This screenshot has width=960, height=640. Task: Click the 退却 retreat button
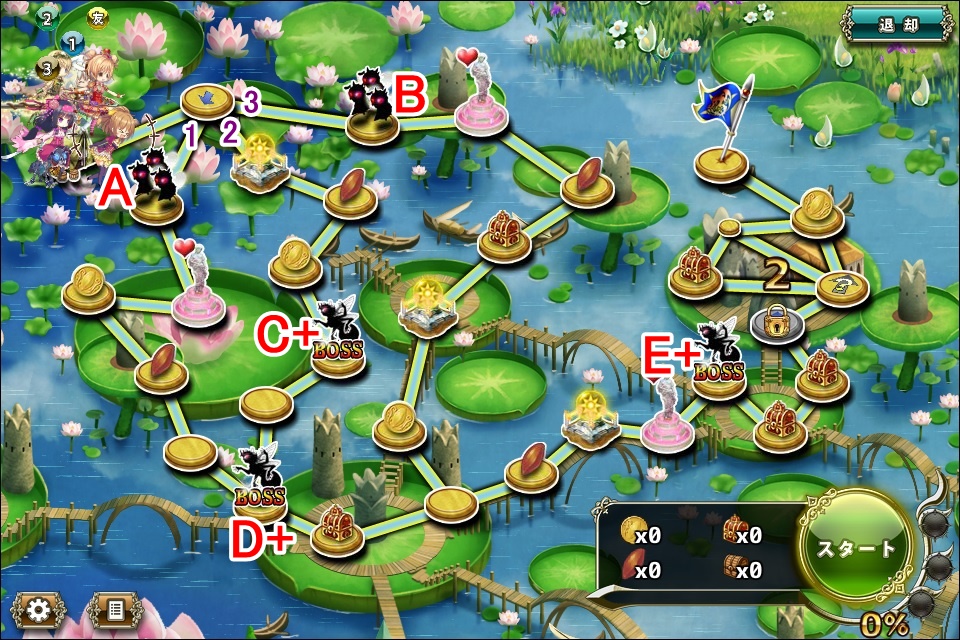click(x=895, y=22)
